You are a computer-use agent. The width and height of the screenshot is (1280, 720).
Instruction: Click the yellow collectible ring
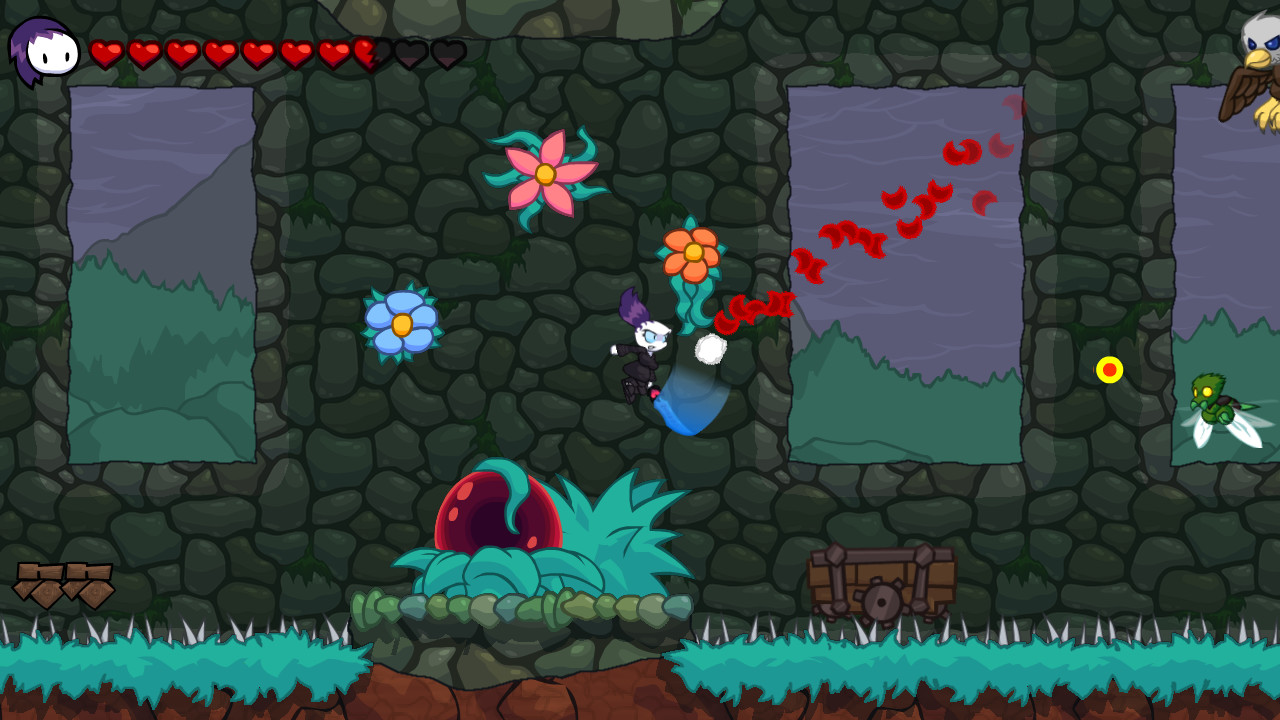pyautogui.click(x=1110, y=371)
